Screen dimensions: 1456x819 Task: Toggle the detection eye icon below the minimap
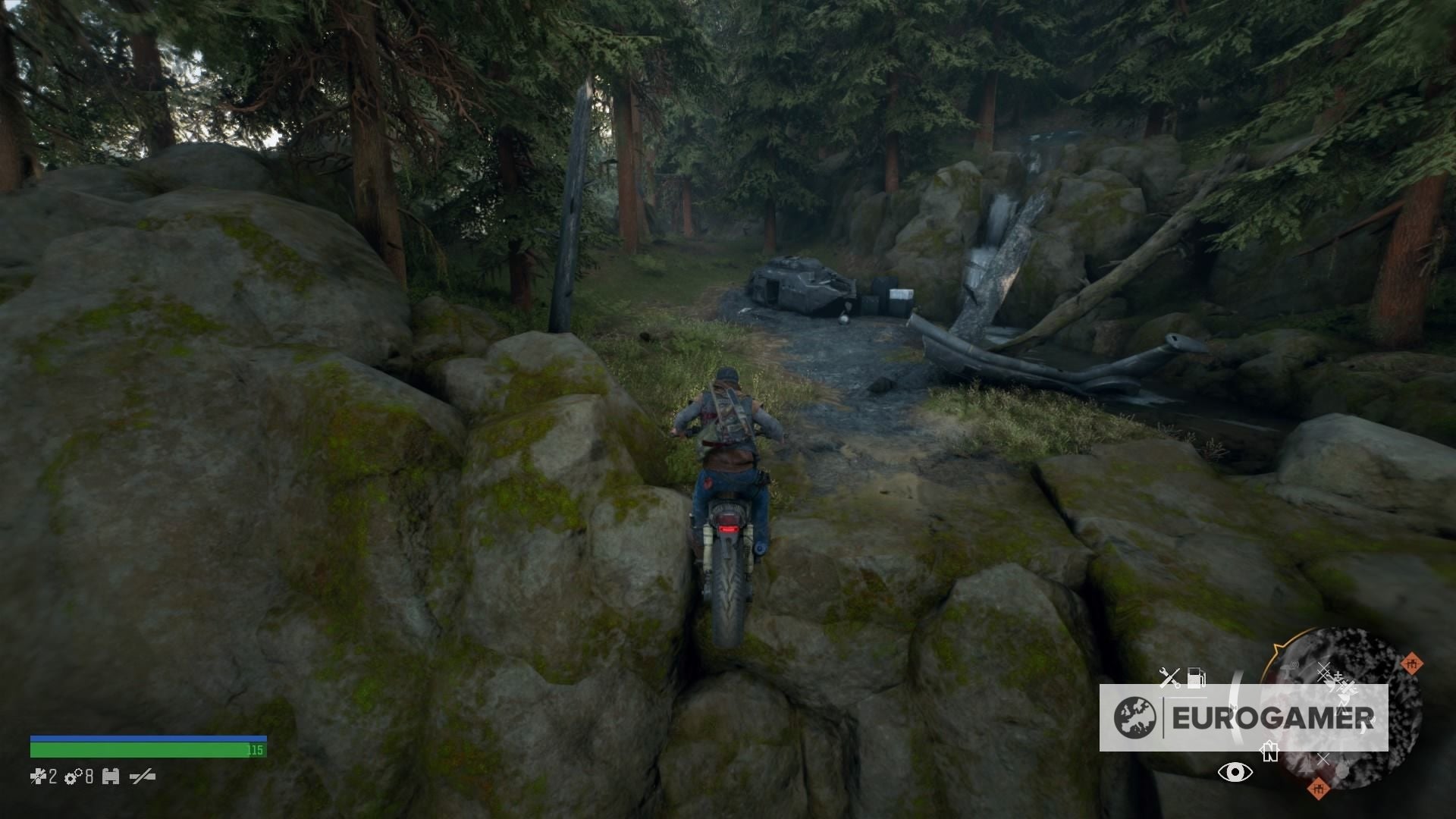pyautogui.click(x=1235, y=772)
